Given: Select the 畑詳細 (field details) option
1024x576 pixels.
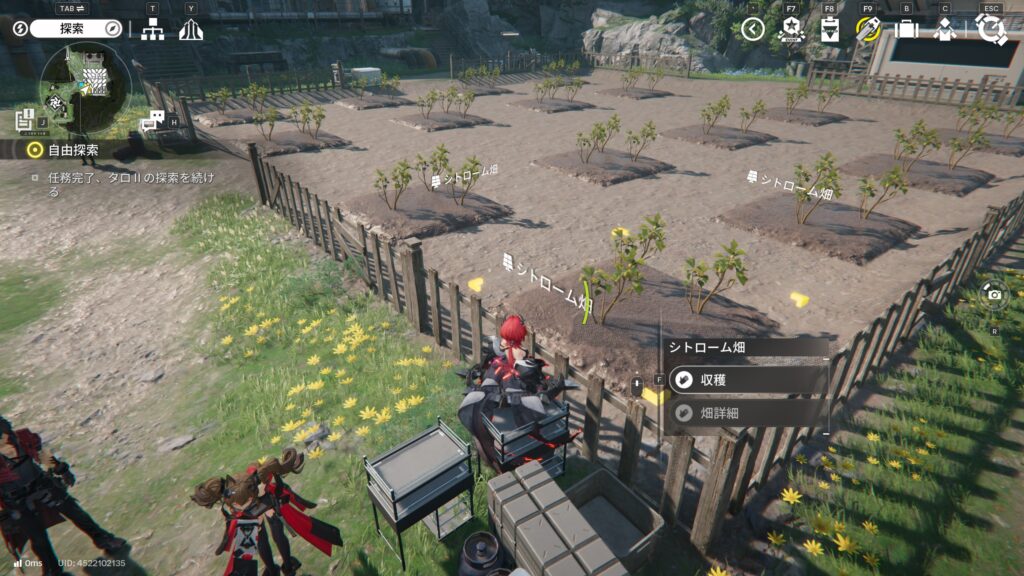Looking at the screenshot, I should [745, 412].
